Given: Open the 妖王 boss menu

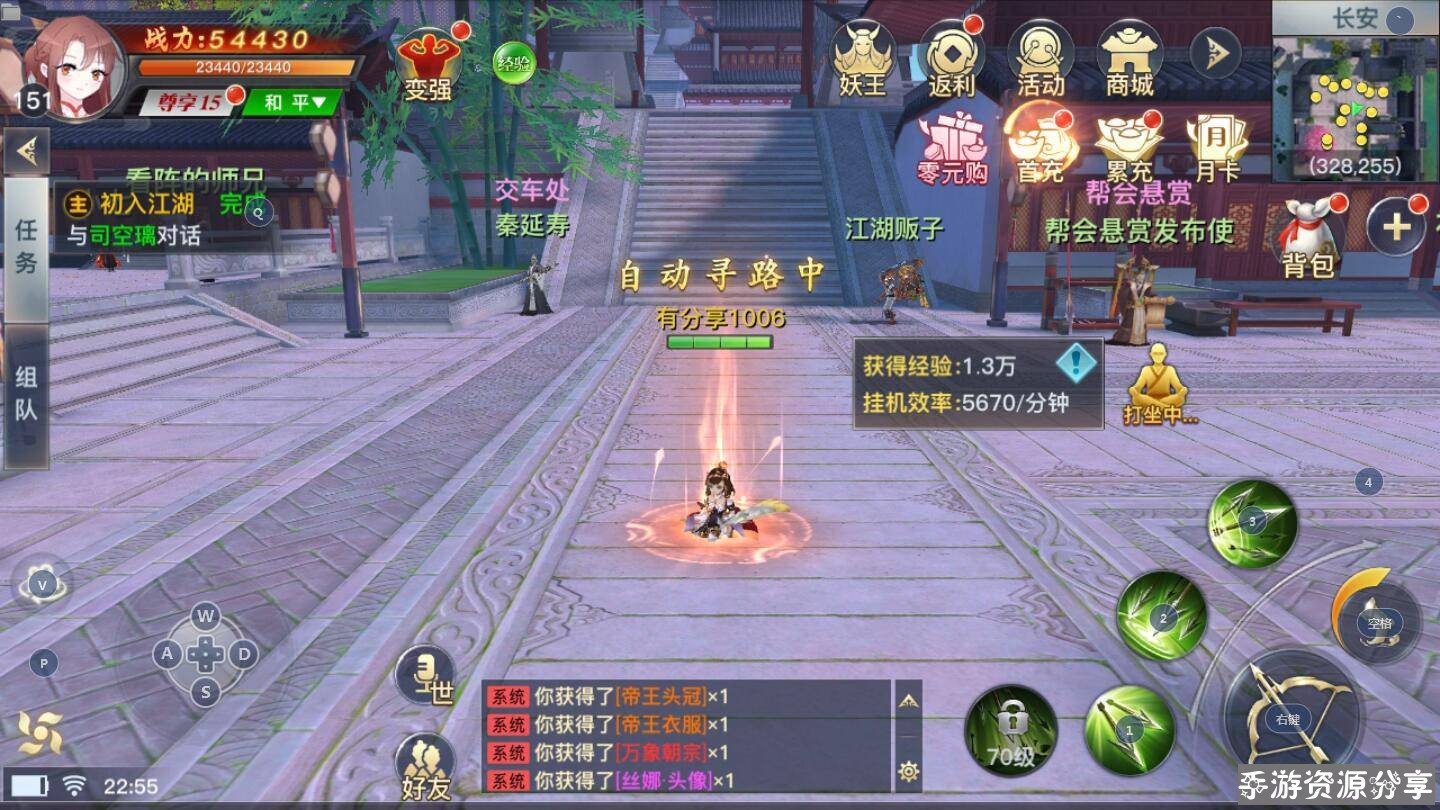Looking at the screenshot, I should tap(862, 58).
